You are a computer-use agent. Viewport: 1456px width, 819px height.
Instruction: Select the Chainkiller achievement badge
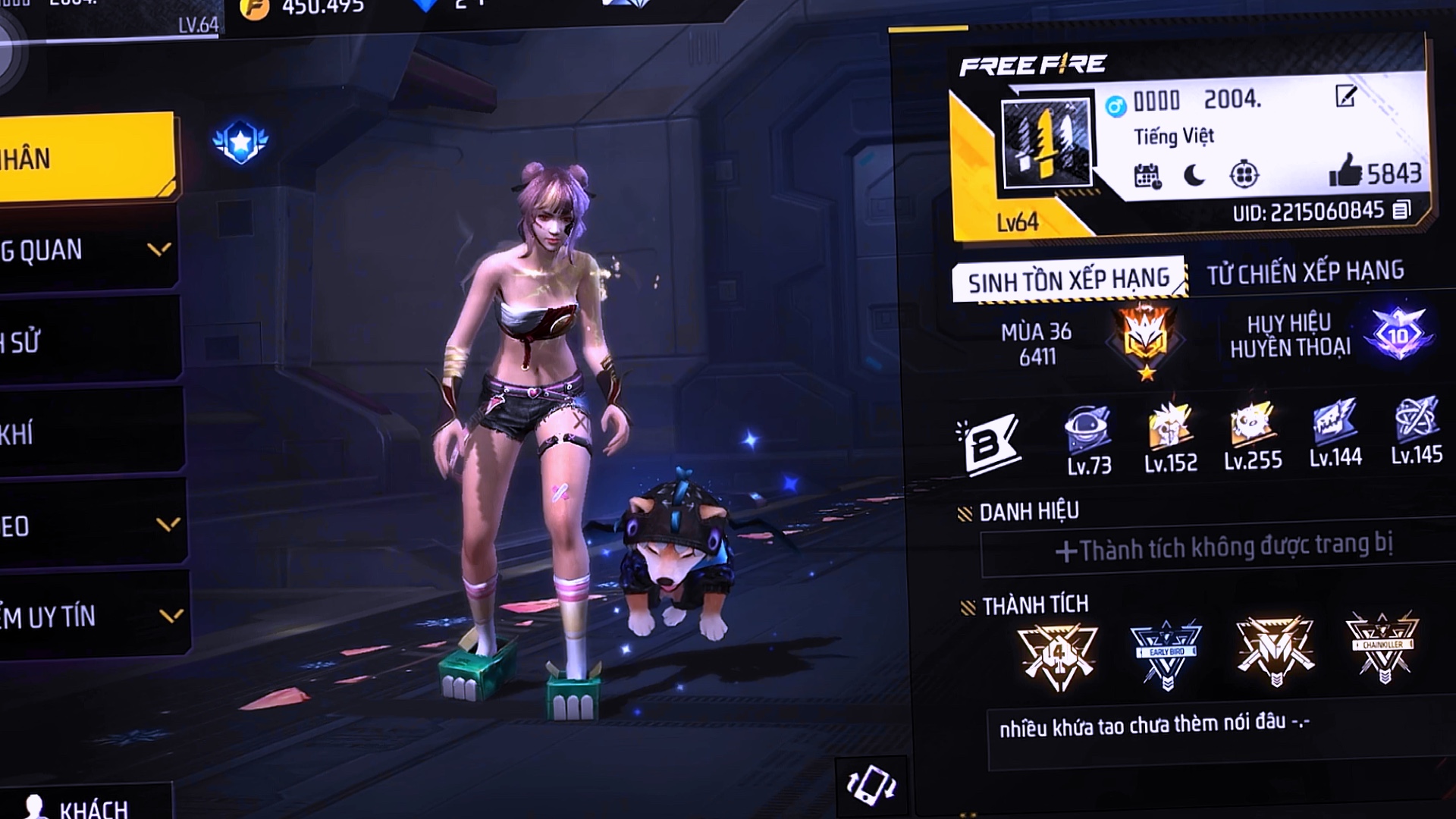pyautogui.click(x=1383, y=647)
